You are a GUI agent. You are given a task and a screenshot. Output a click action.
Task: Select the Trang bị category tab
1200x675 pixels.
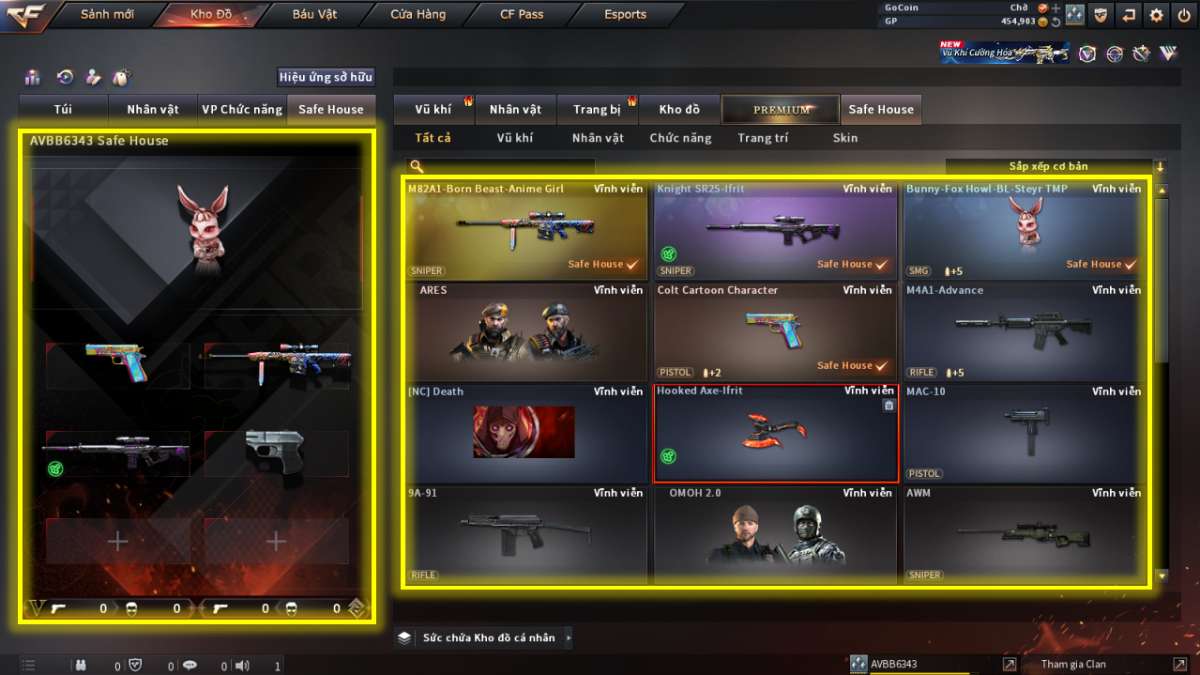click(597, 109)
